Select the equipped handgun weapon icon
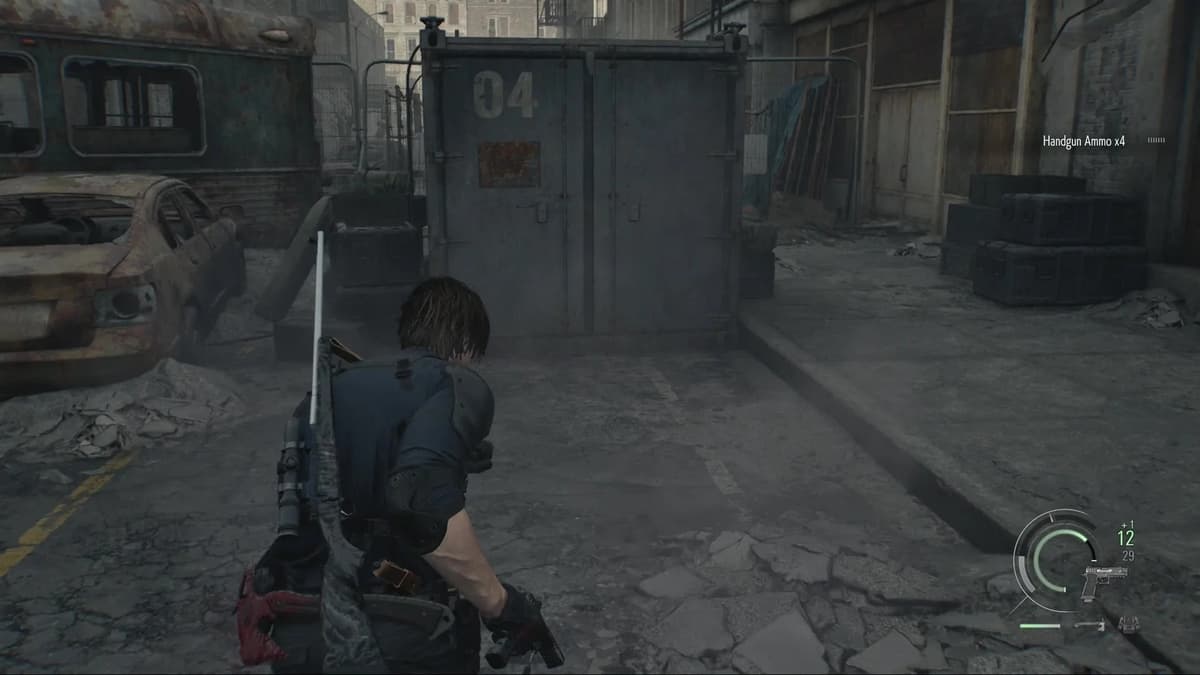The width and height of the screenshot is (1200, 675). (x=1103, y=581)
